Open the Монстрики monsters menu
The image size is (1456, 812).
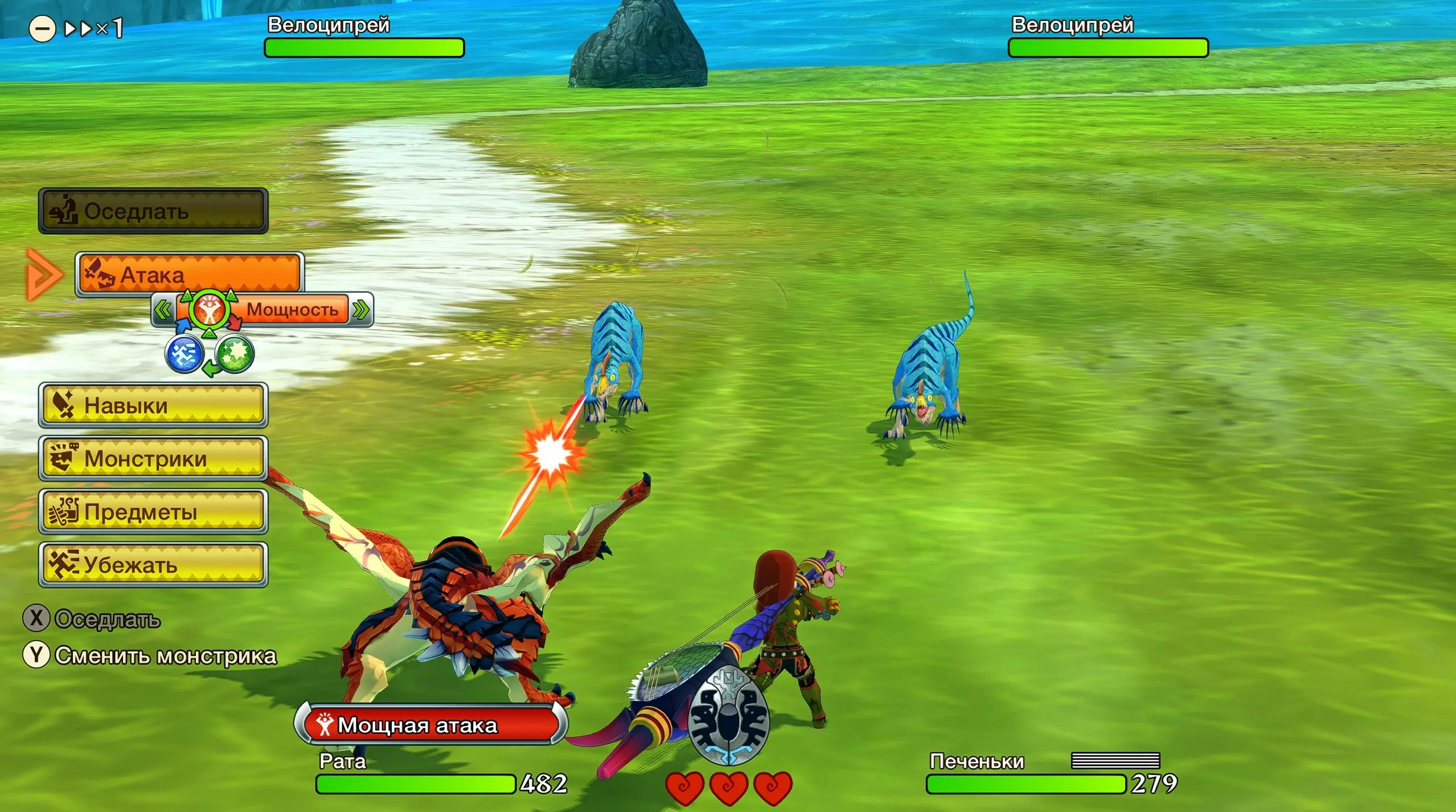[153, 458]
